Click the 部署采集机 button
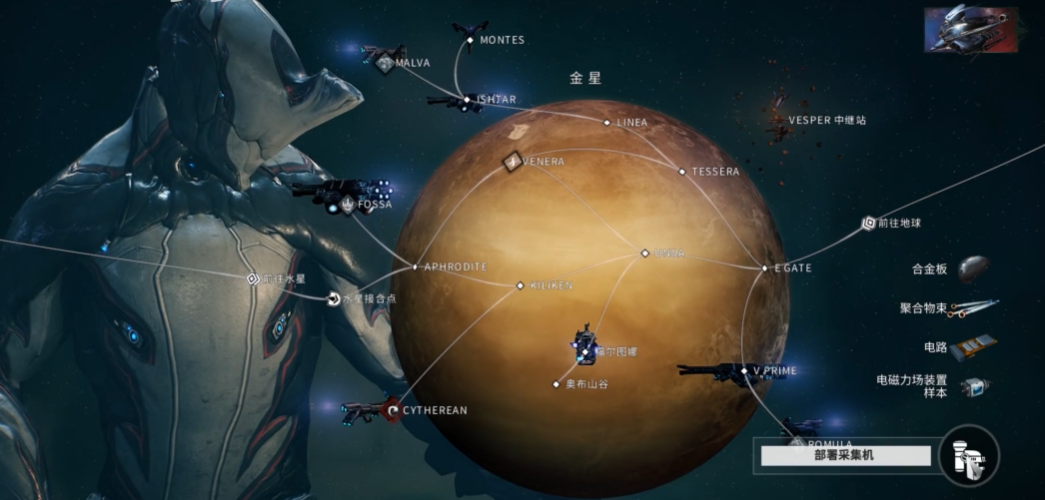Image resolution: width=1045 pixels, height=500 pixels. point(846,456)
